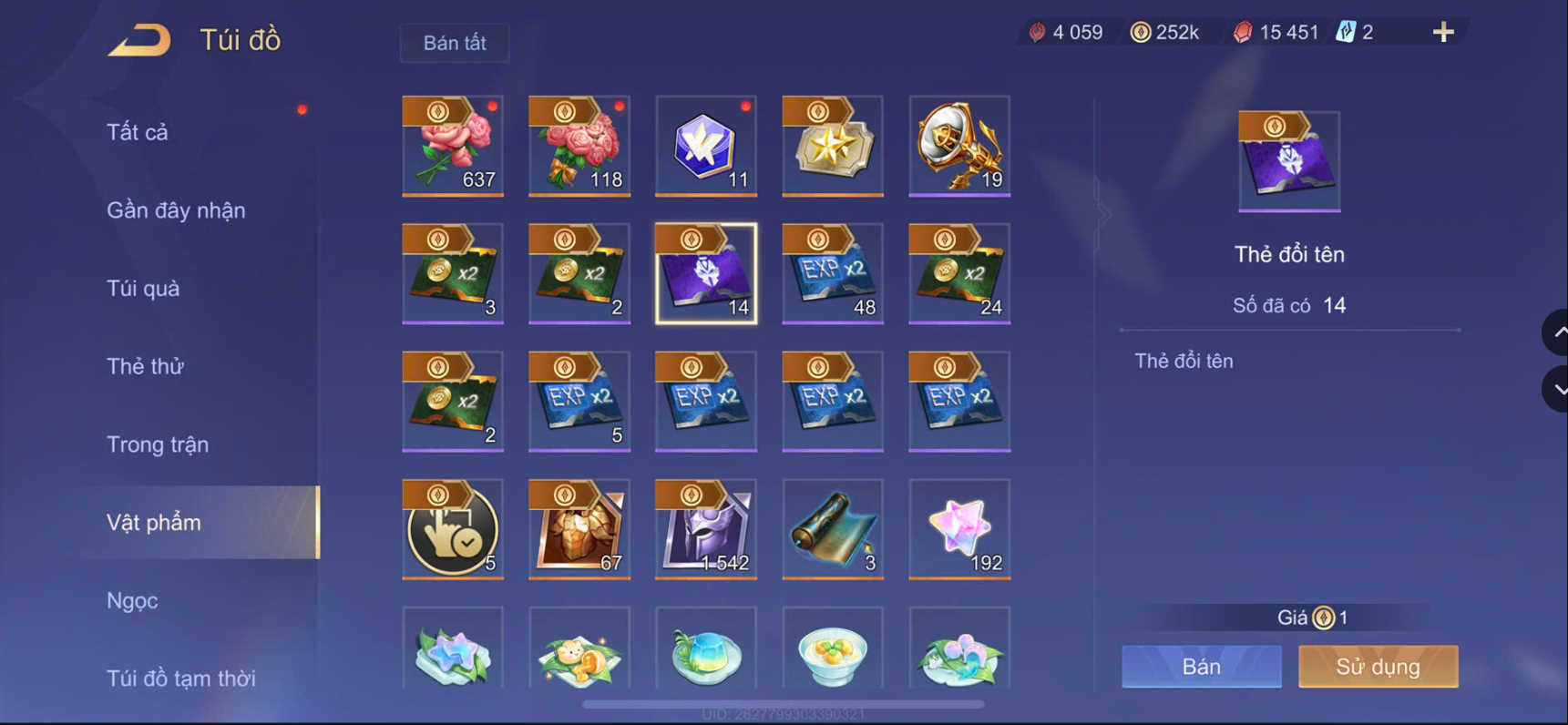
Task: Open the treasure chest item showing 67
Action: pyautogui.click(x=579, y=528)
